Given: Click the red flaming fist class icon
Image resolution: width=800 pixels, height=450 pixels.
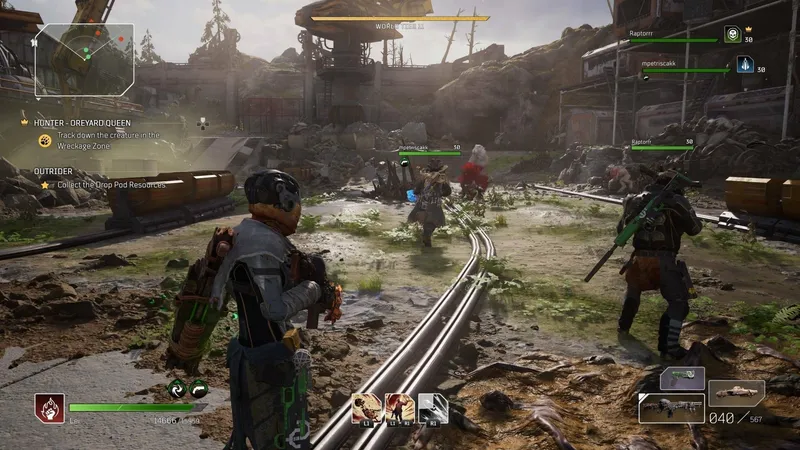Looking at the screenshot, I should 48,407.
